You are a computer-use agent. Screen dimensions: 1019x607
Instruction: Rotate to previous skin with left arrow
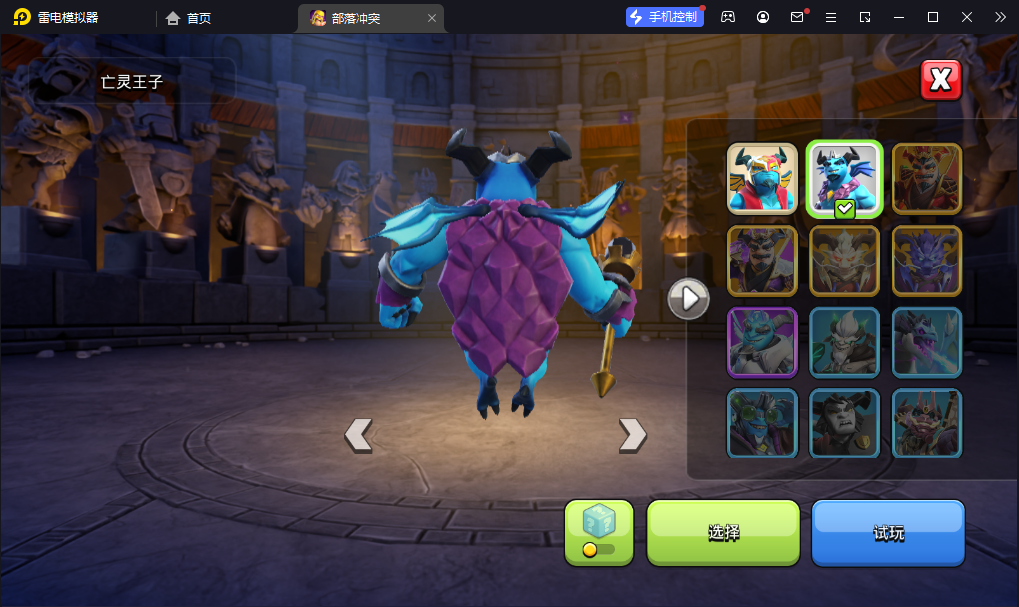(x=358, y=434)
